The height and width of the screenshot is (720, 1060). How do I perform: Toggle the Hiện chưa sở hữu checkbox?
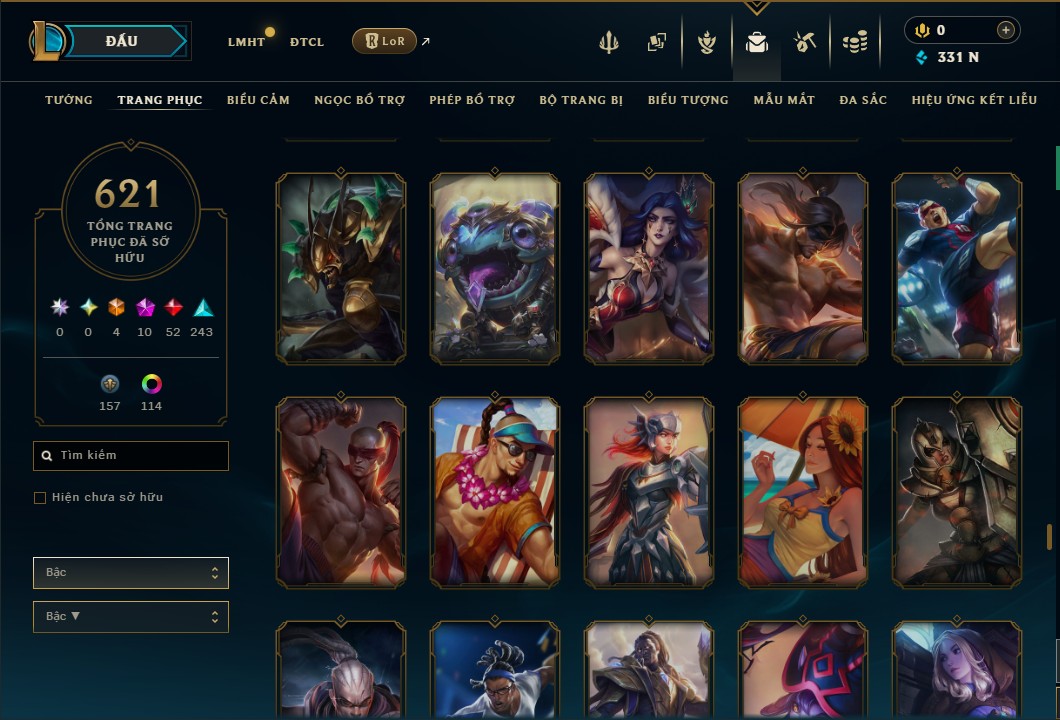[40, 498]
